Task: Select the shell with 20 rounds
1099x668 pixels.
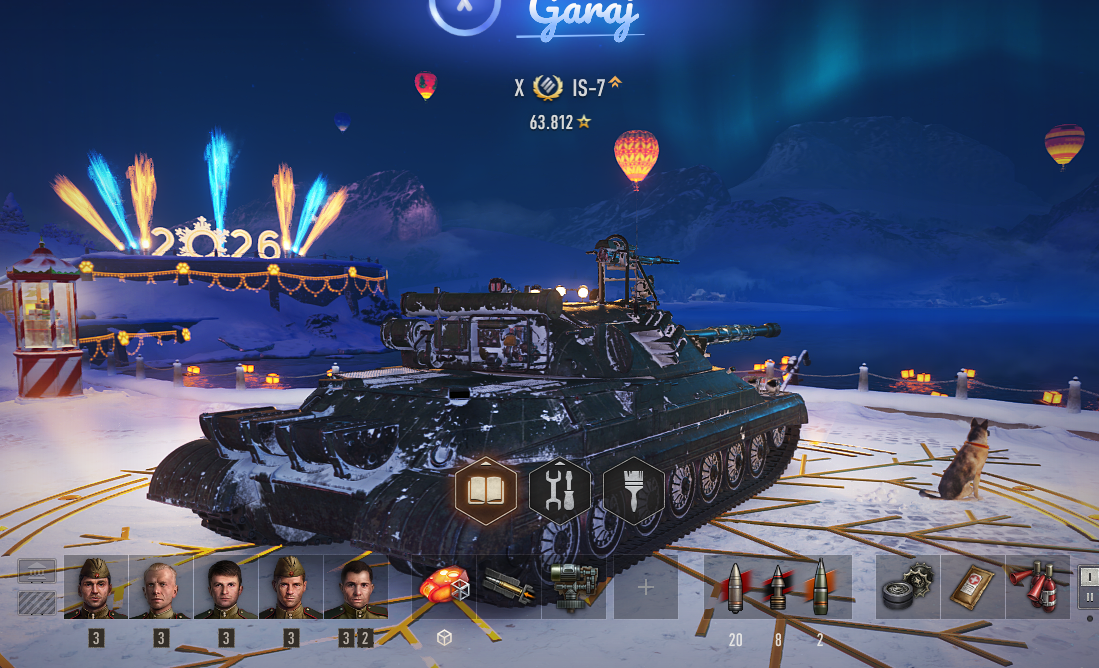Action: coord(736,587)
